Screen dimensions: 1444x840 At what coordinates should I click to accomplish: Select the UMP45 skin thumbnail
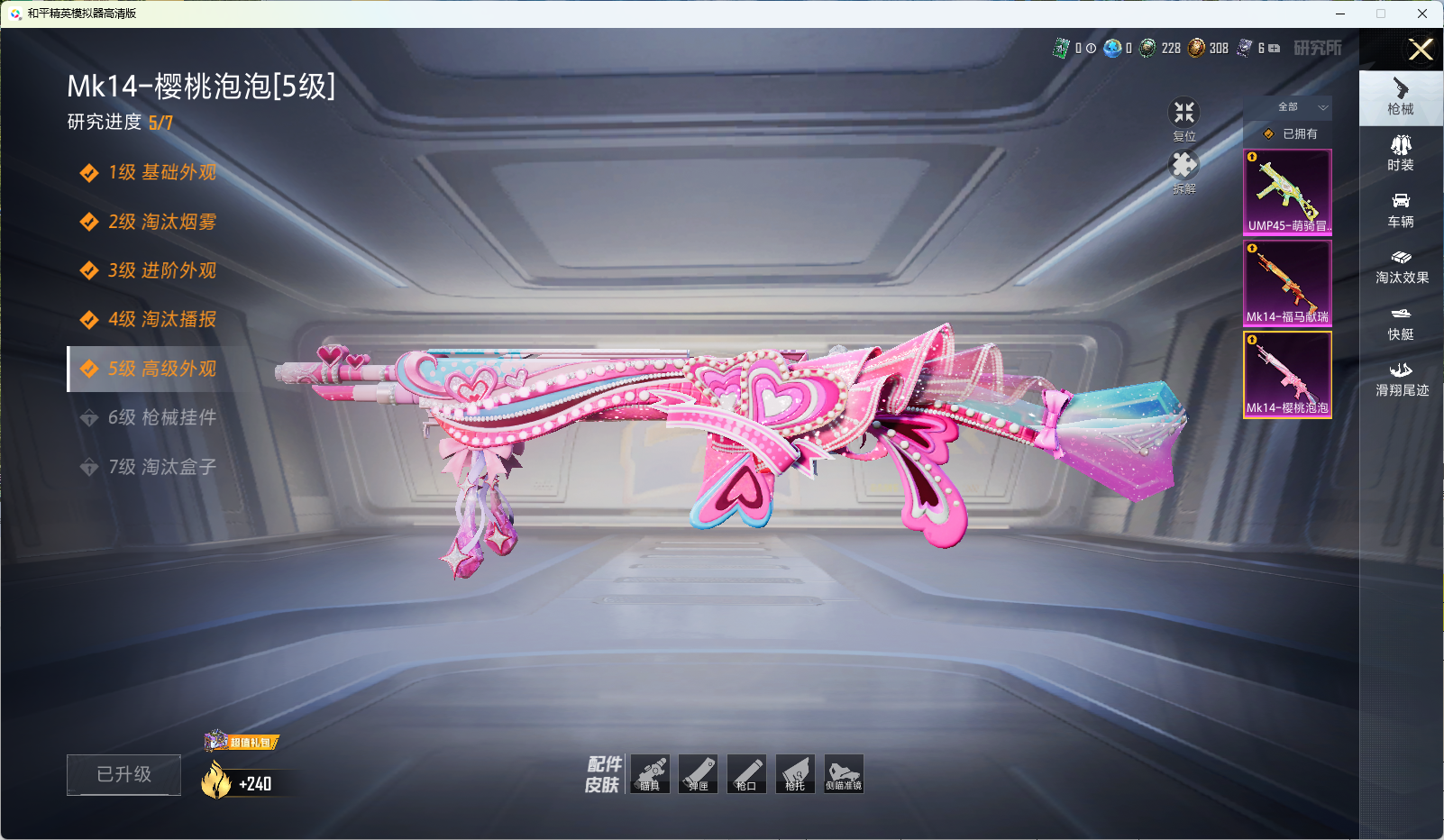1287,192
